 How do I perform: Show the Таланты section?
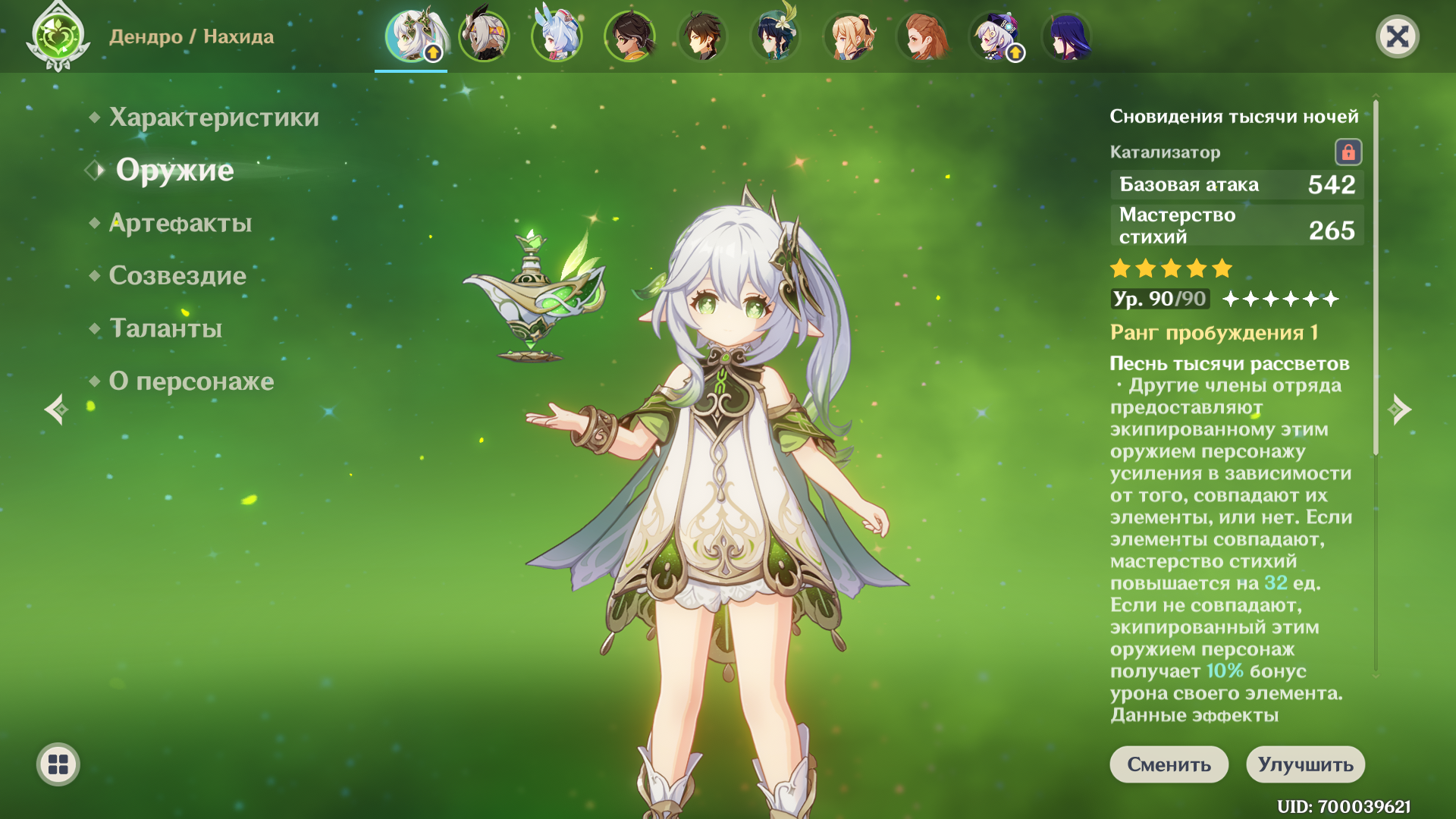coord(166,328)
